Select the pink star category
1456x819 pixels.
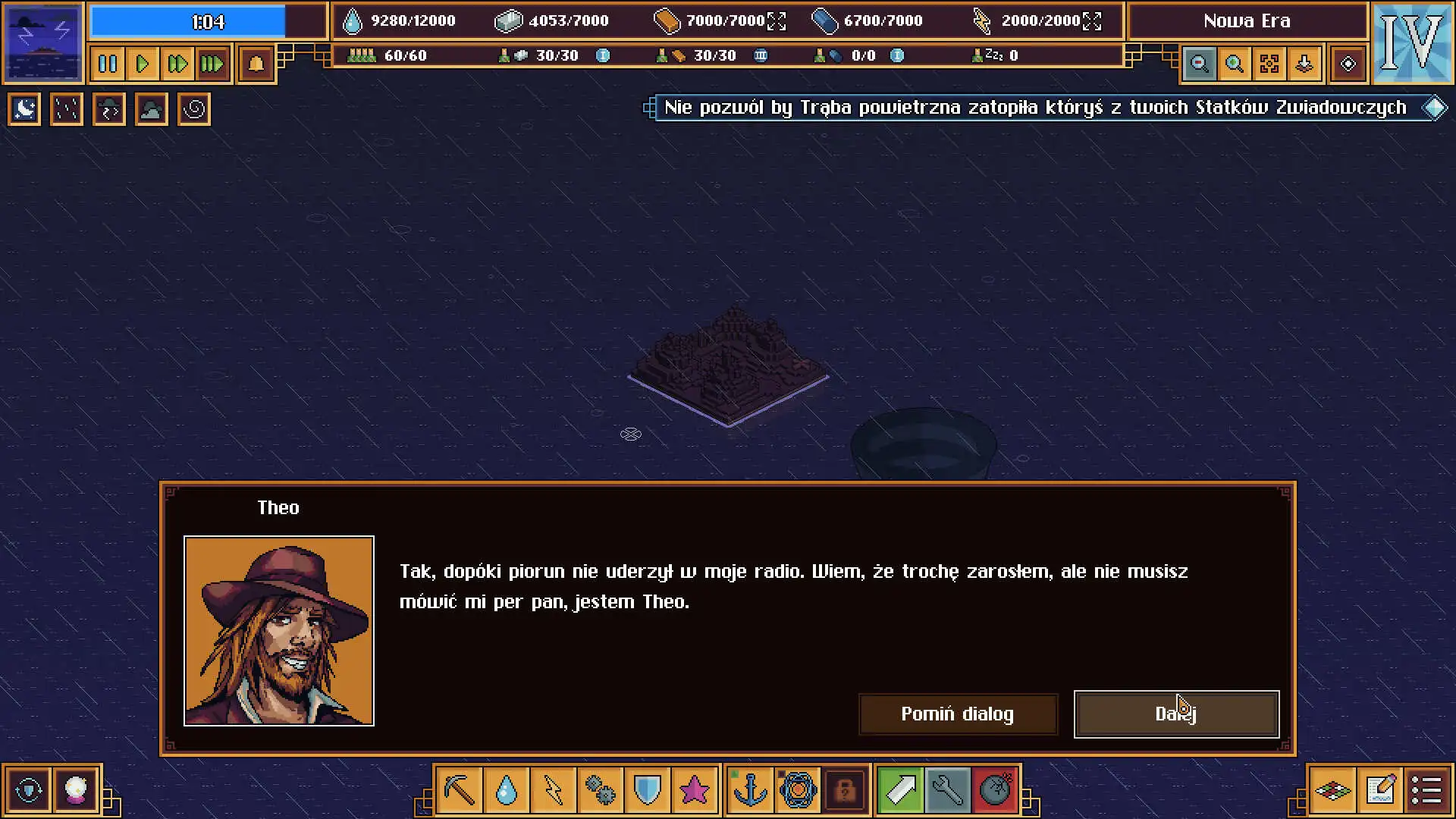[x=694, y=790]
